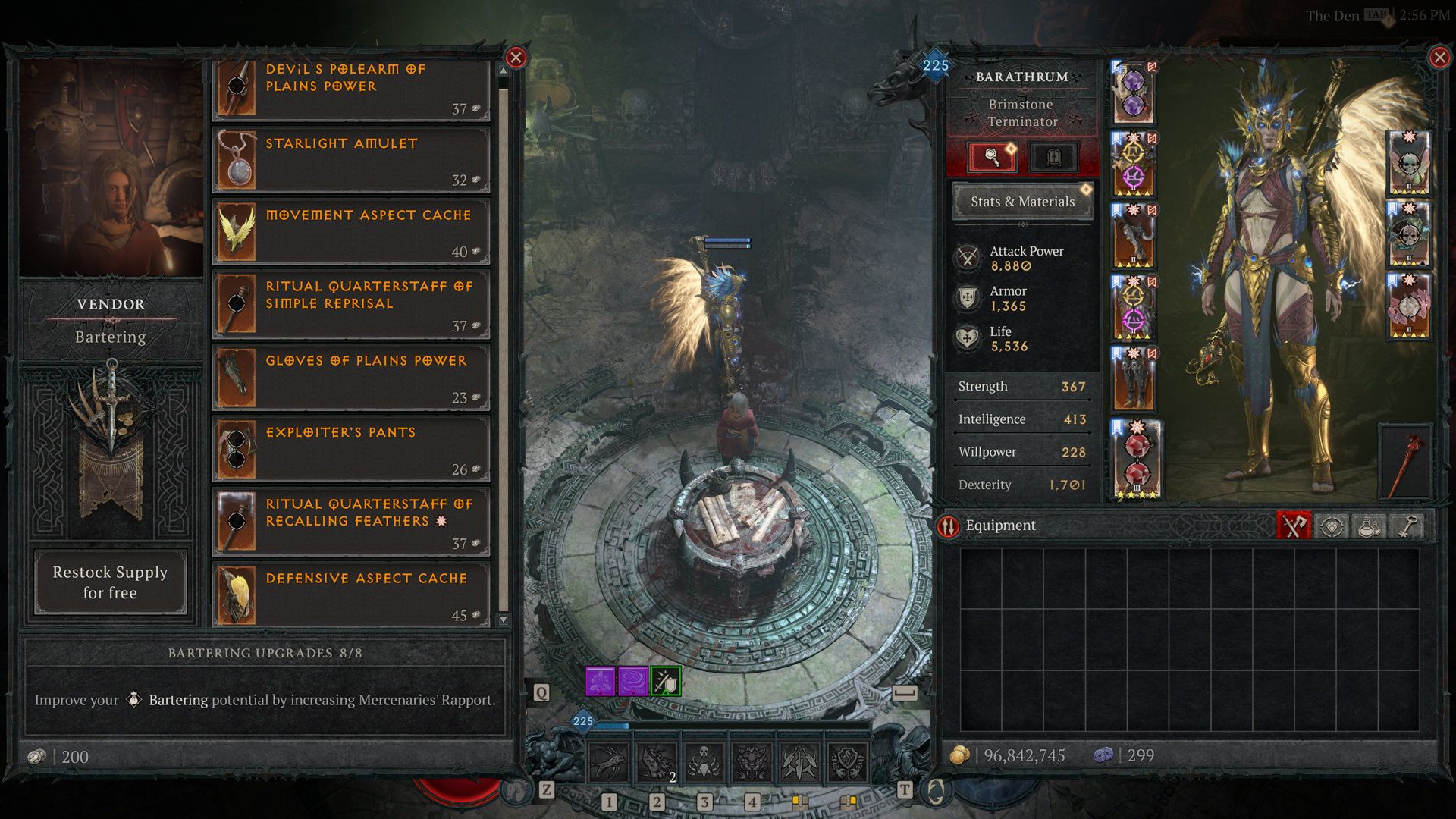
Task: Close the character equipment panel
Action: [1439, 58]
